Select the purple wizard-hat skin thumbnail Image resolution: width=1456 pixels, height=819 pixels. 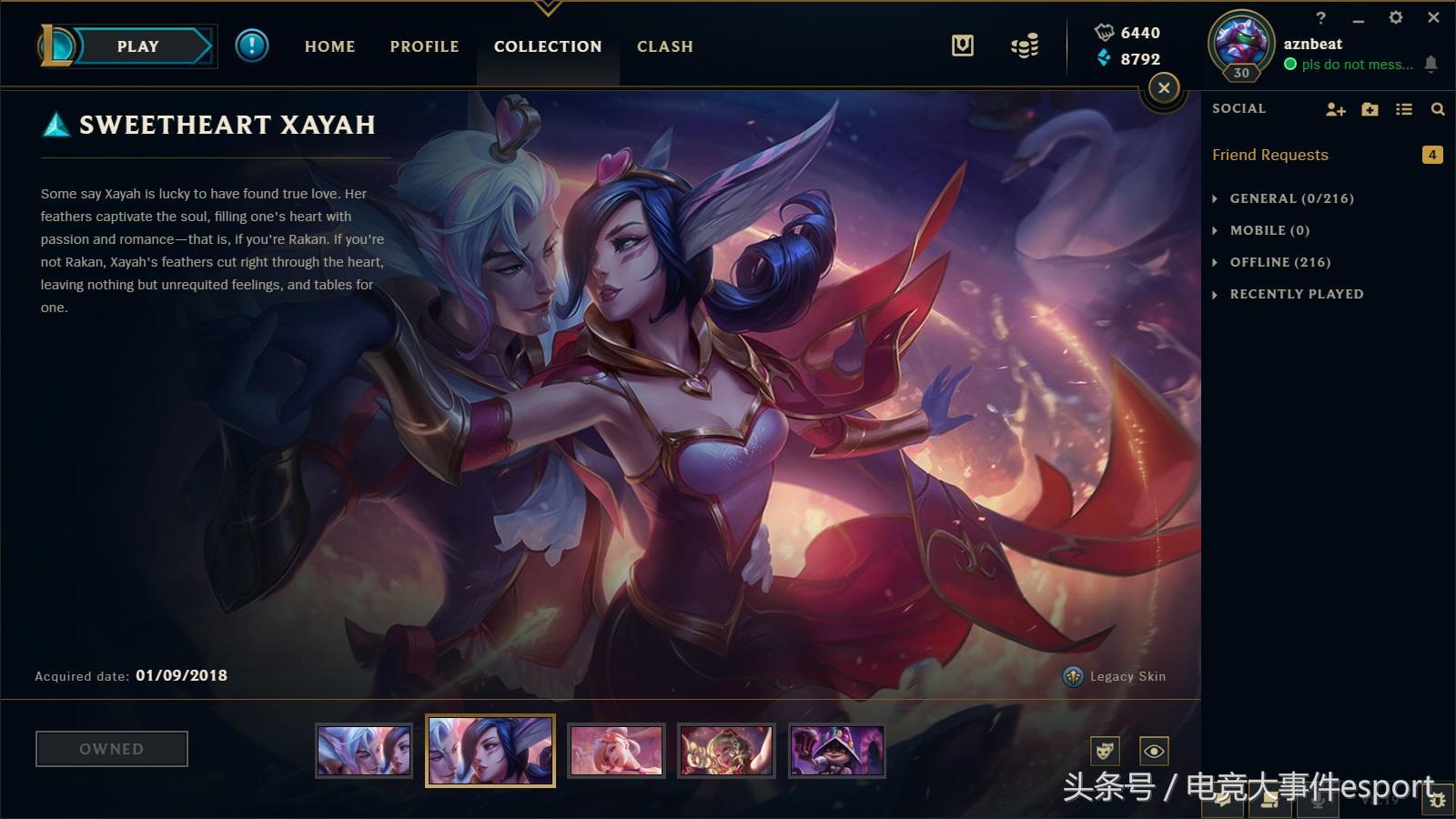[x=836, y=751]
